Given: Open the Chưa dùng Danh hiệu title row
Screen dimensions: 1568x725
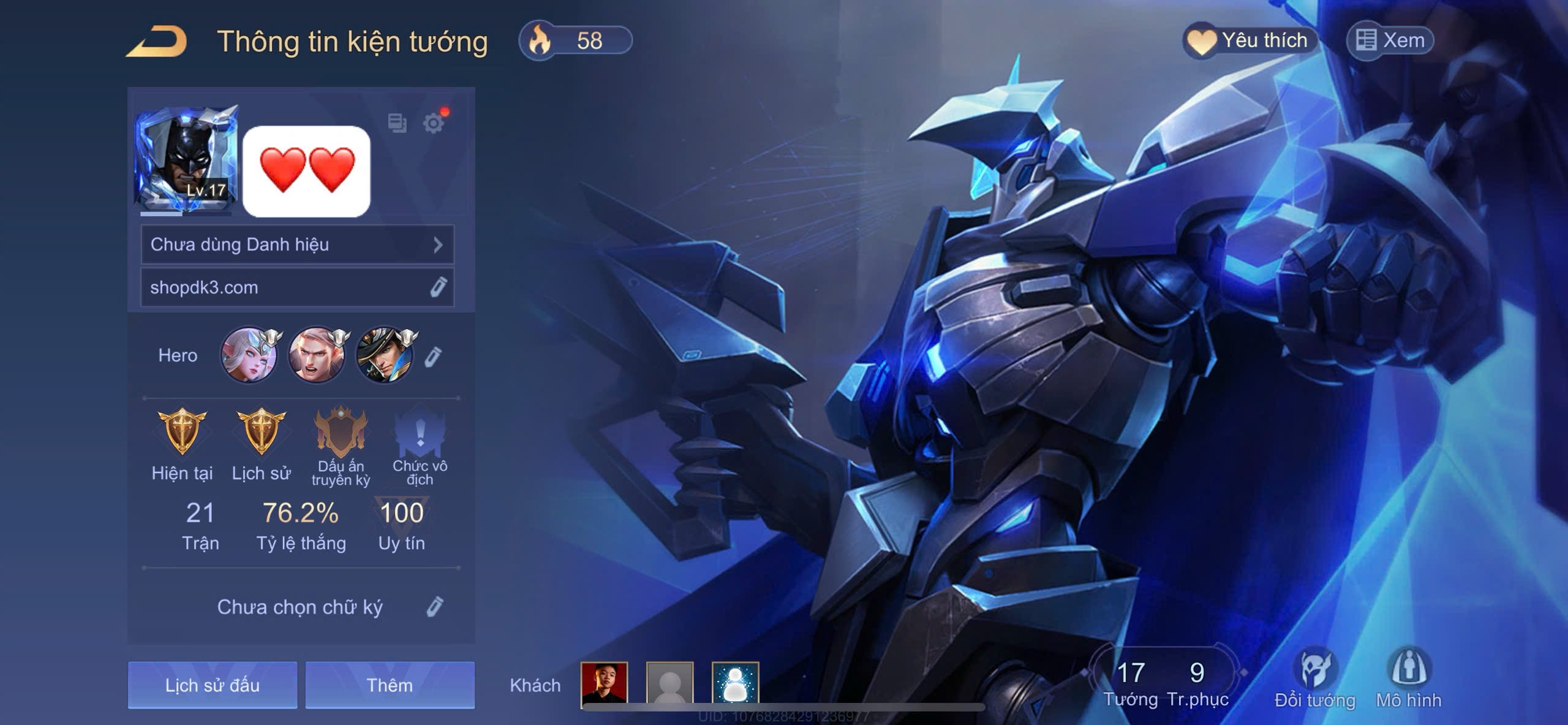Looking at the screenshot, I should (x=297, y=245).
